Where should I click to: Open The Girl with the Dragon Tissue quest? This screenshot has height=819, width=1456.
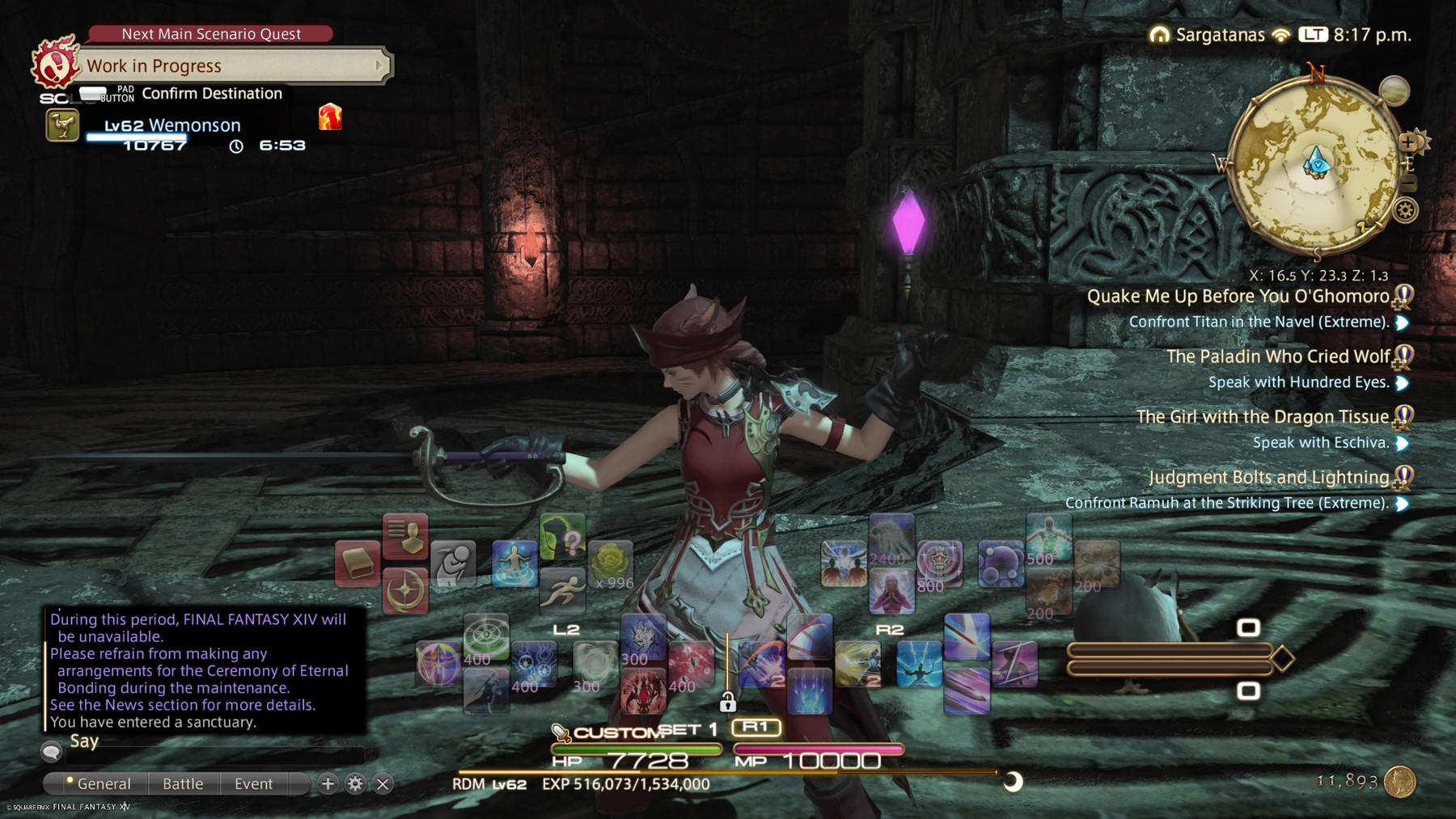1262,417
